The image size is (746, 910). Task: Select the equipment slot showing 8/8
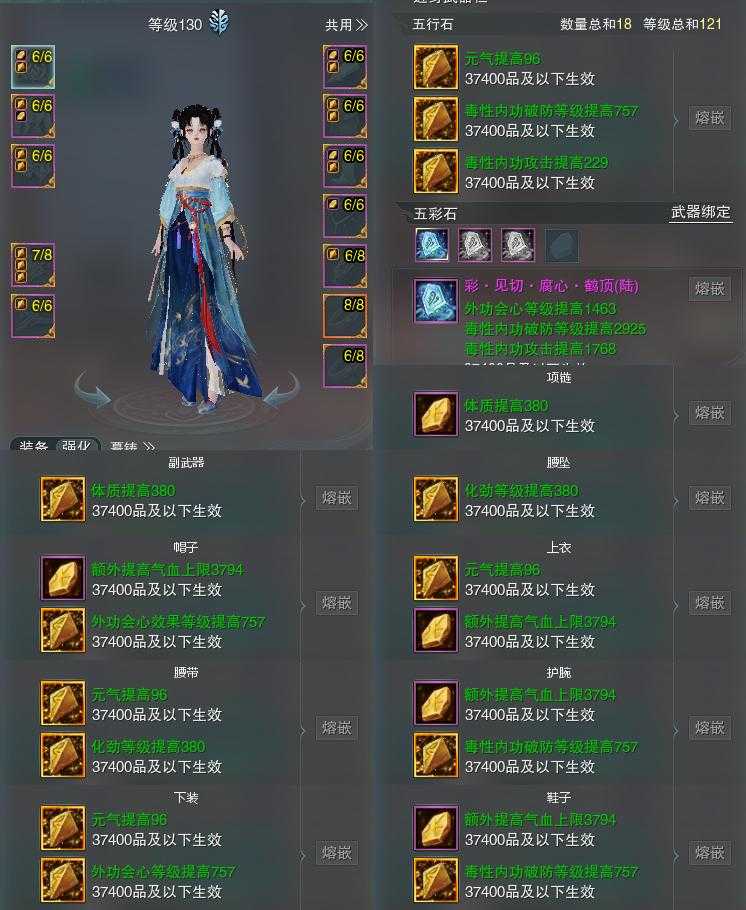coord(345,316)
